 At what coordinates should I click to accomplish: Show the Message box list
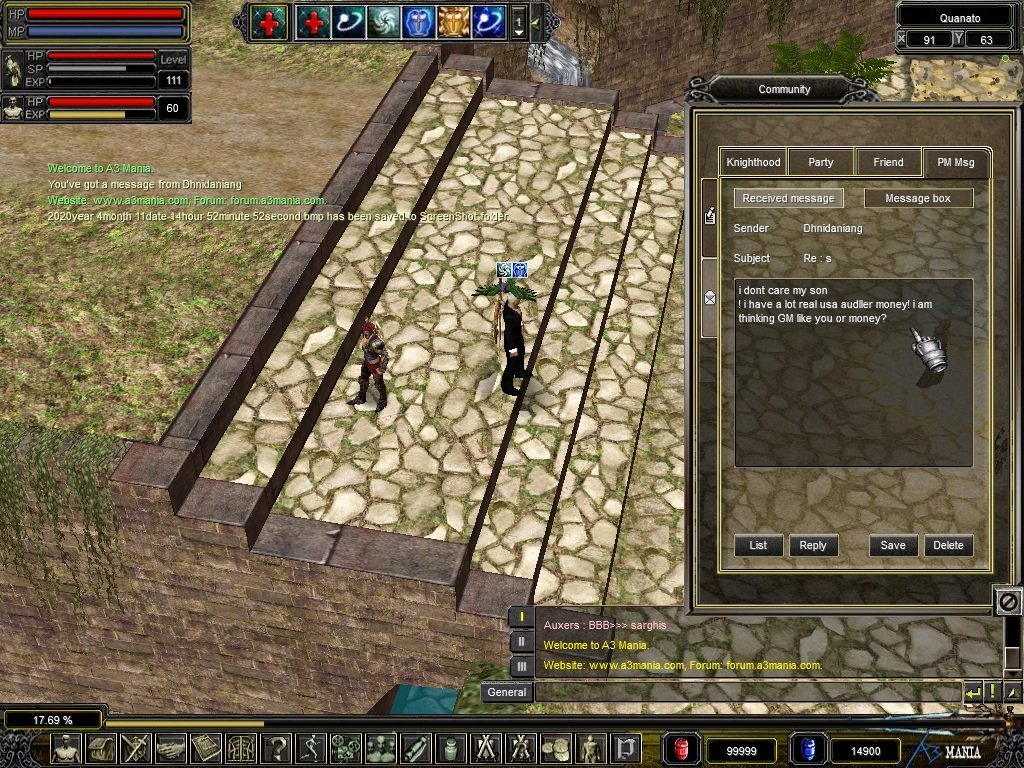click(918, 198)
